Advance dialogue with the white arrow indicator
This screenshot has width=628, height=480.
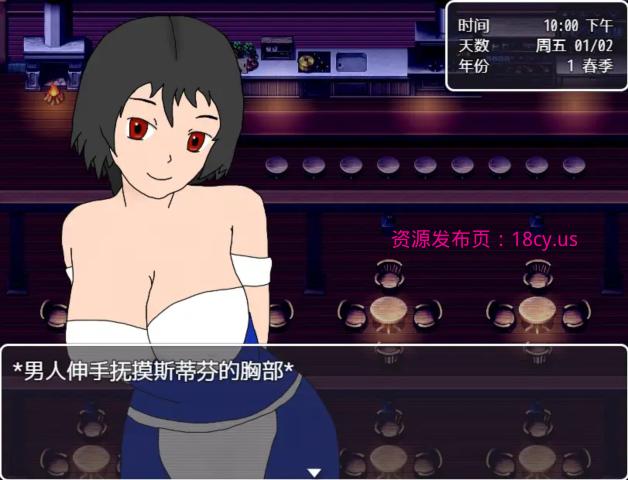point(314,472)
